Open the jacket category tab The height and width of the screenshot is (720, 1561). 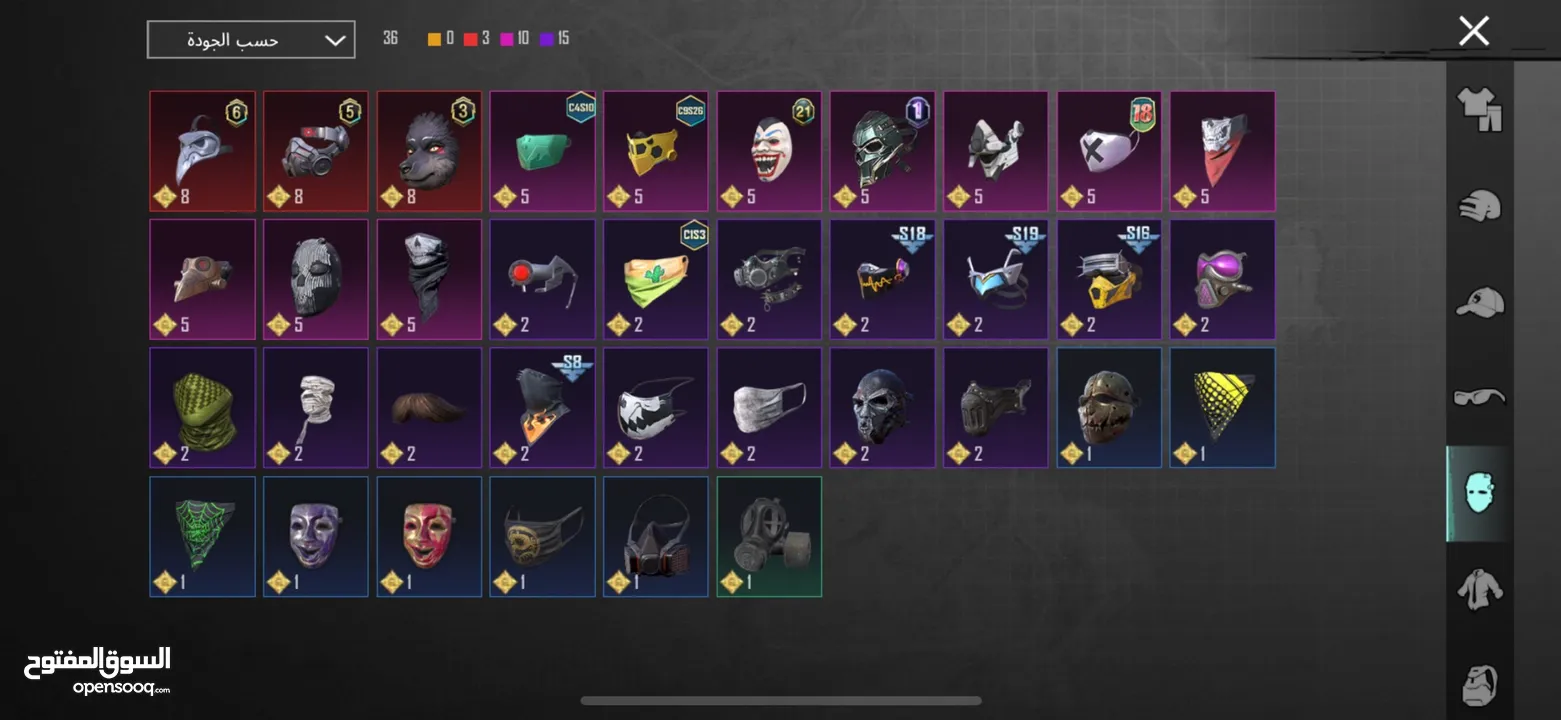click(1478, 589)
